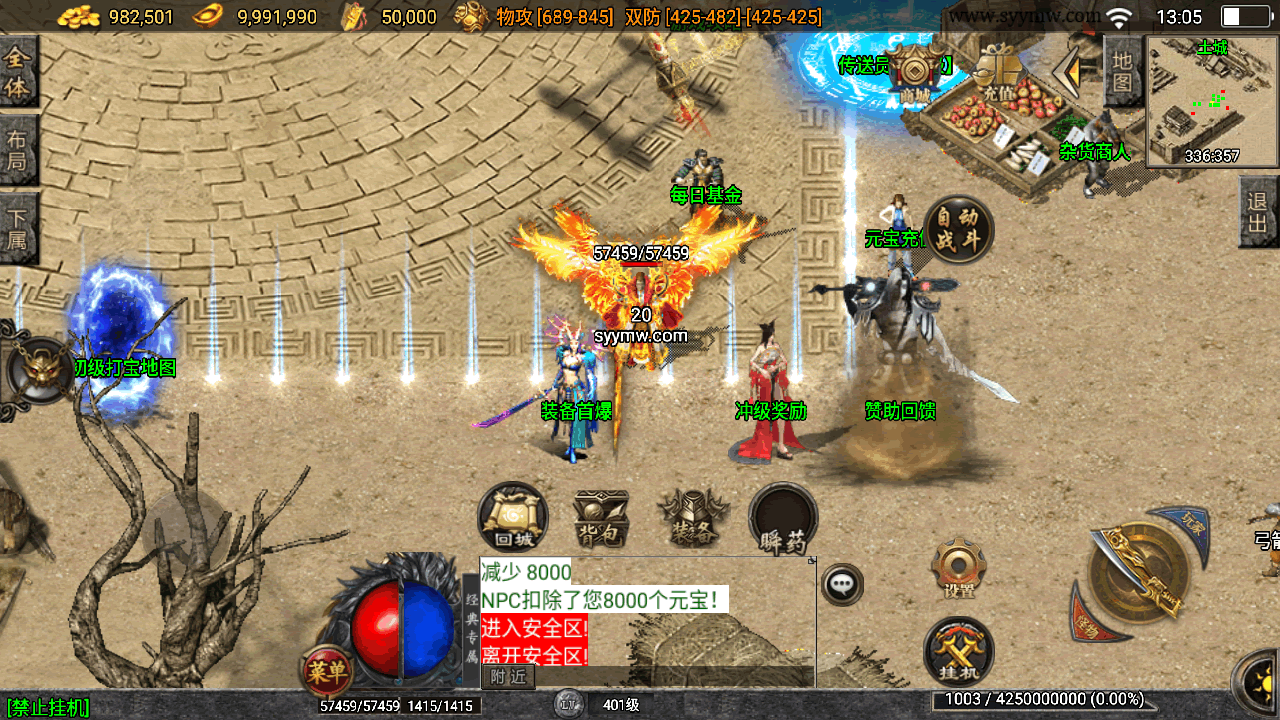This screenshot has height=720, width=1280.
Task: Switch chat to the 附近 channel
Action: pos(508,677)
